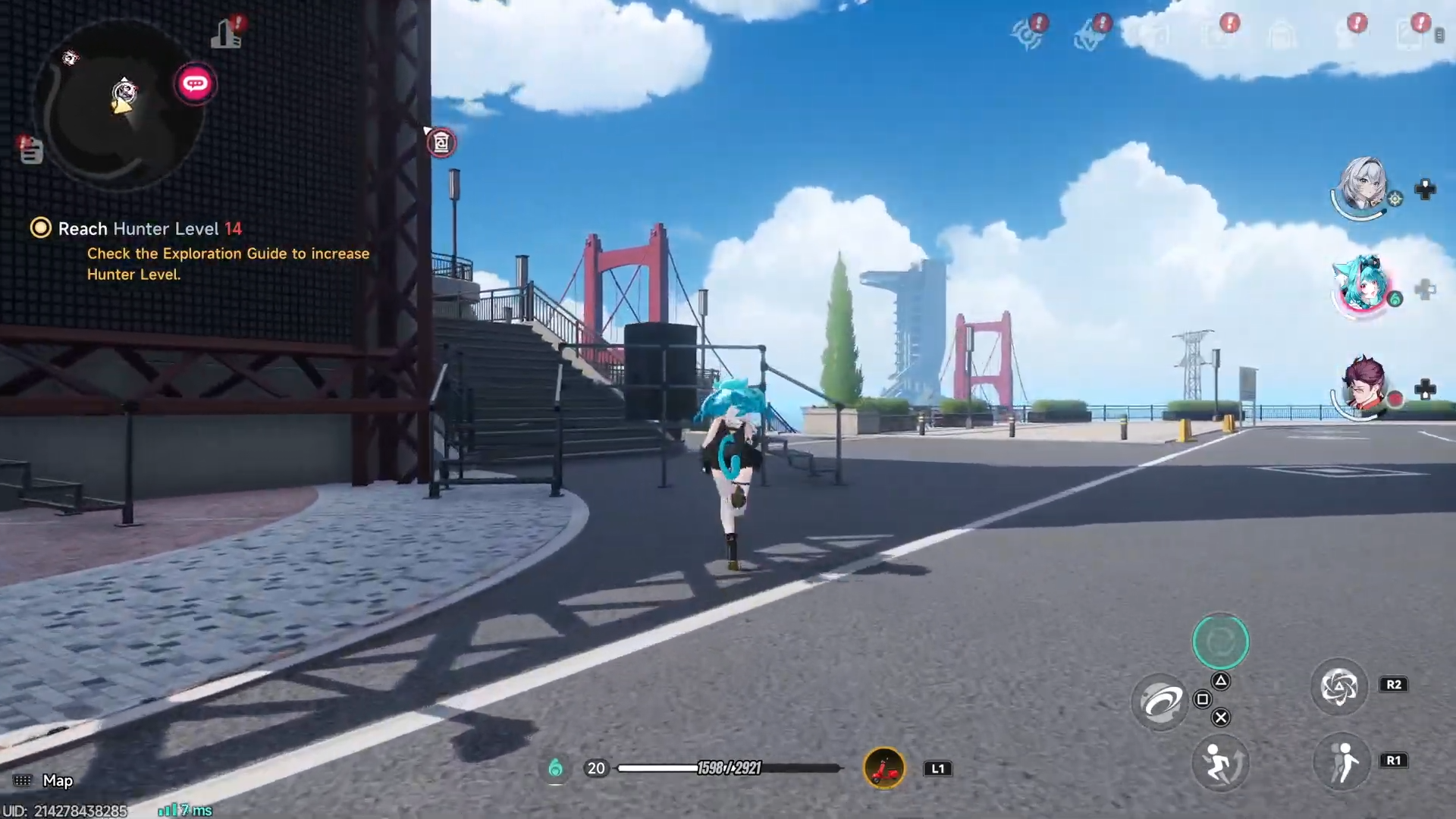Use the swirling vortex skill button
1456x819 pixels.
point(1160,701)
